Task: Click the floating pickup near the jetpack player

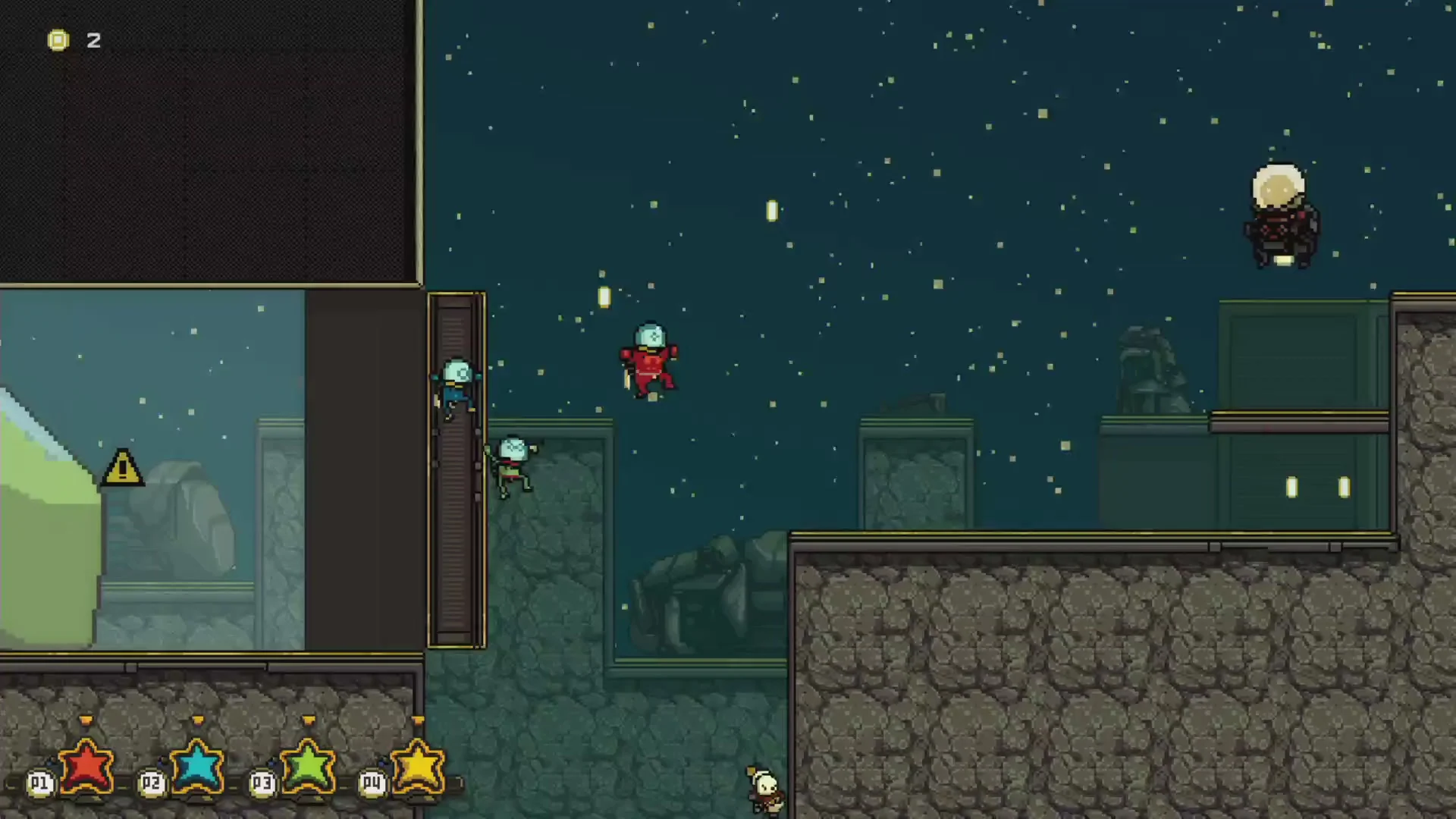Action: 772,211
